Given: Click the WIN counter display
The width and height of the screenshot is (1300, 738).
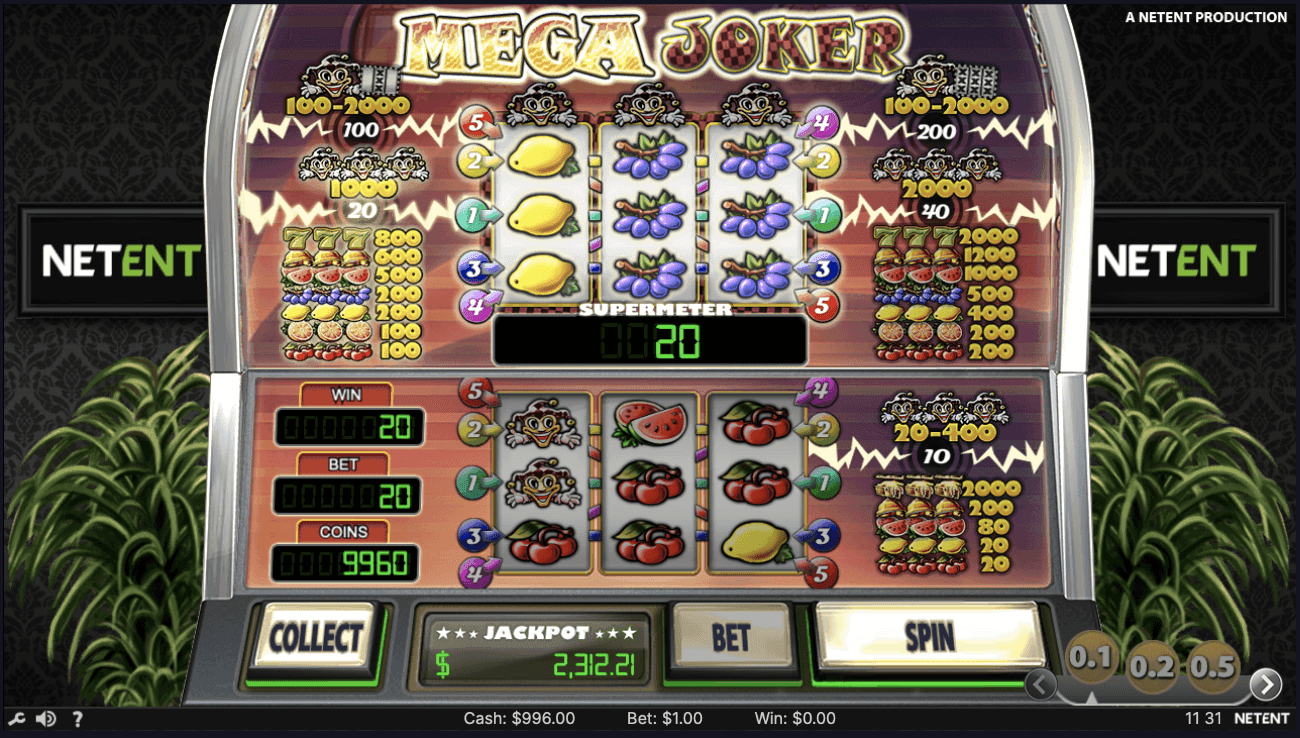Looking at the screenshot, I should [347, 429].
